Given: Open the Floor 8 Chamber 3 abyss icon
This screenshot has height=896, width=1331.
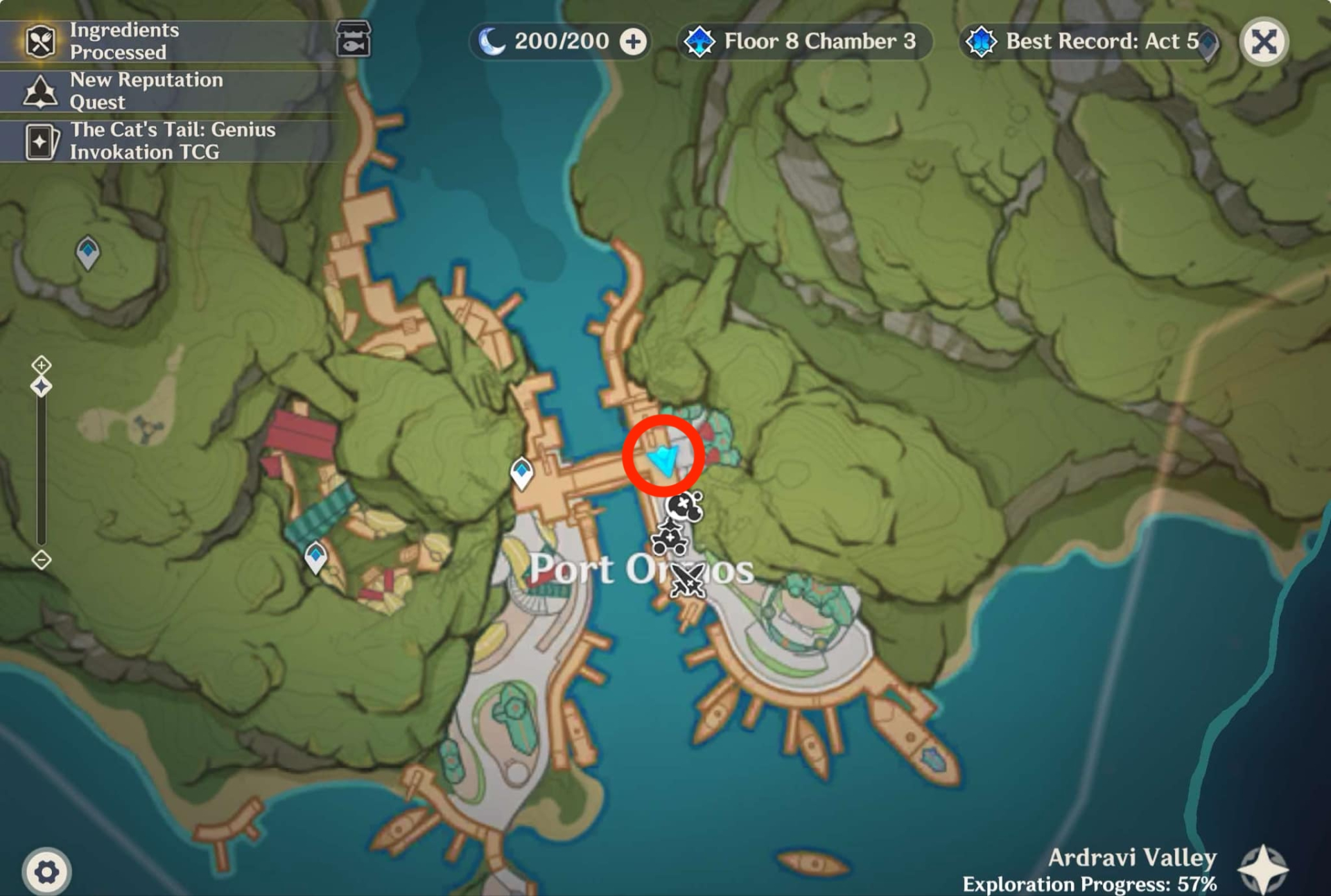Looking at the screenshot, I should pyautogui.click(x=700, y=41).
